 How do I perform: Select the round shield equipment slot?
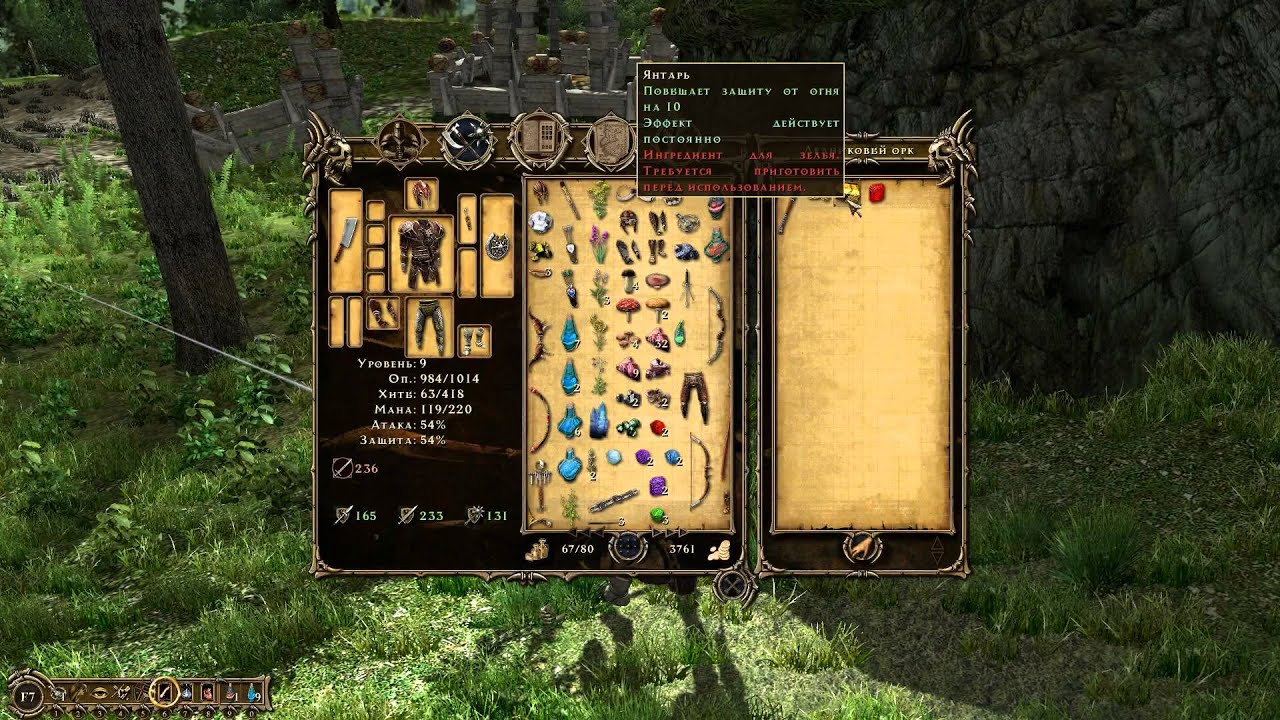click(x=497, y=245)
